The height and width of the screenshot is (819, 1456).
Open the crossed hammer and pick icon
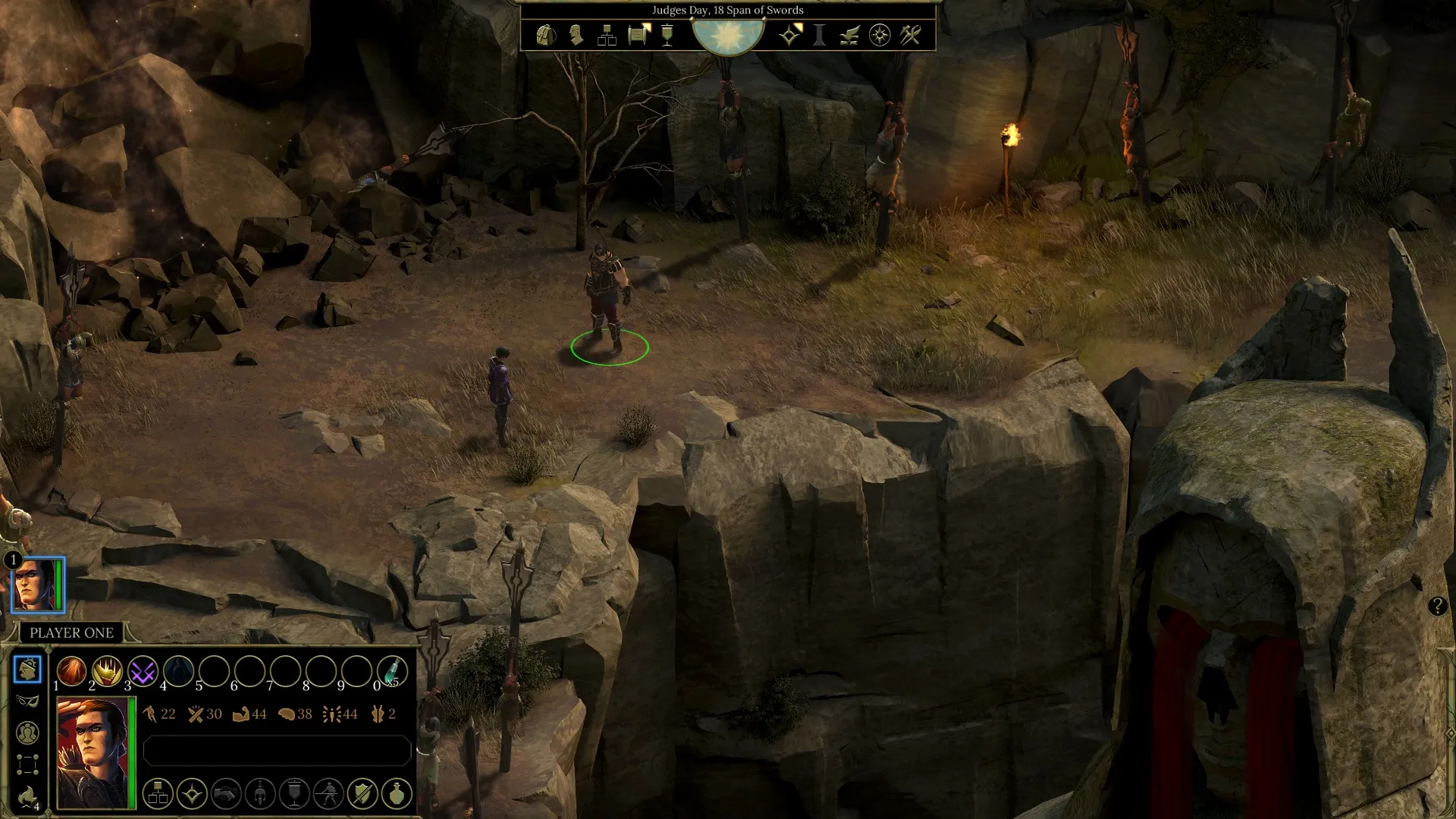tap(910, 35)
